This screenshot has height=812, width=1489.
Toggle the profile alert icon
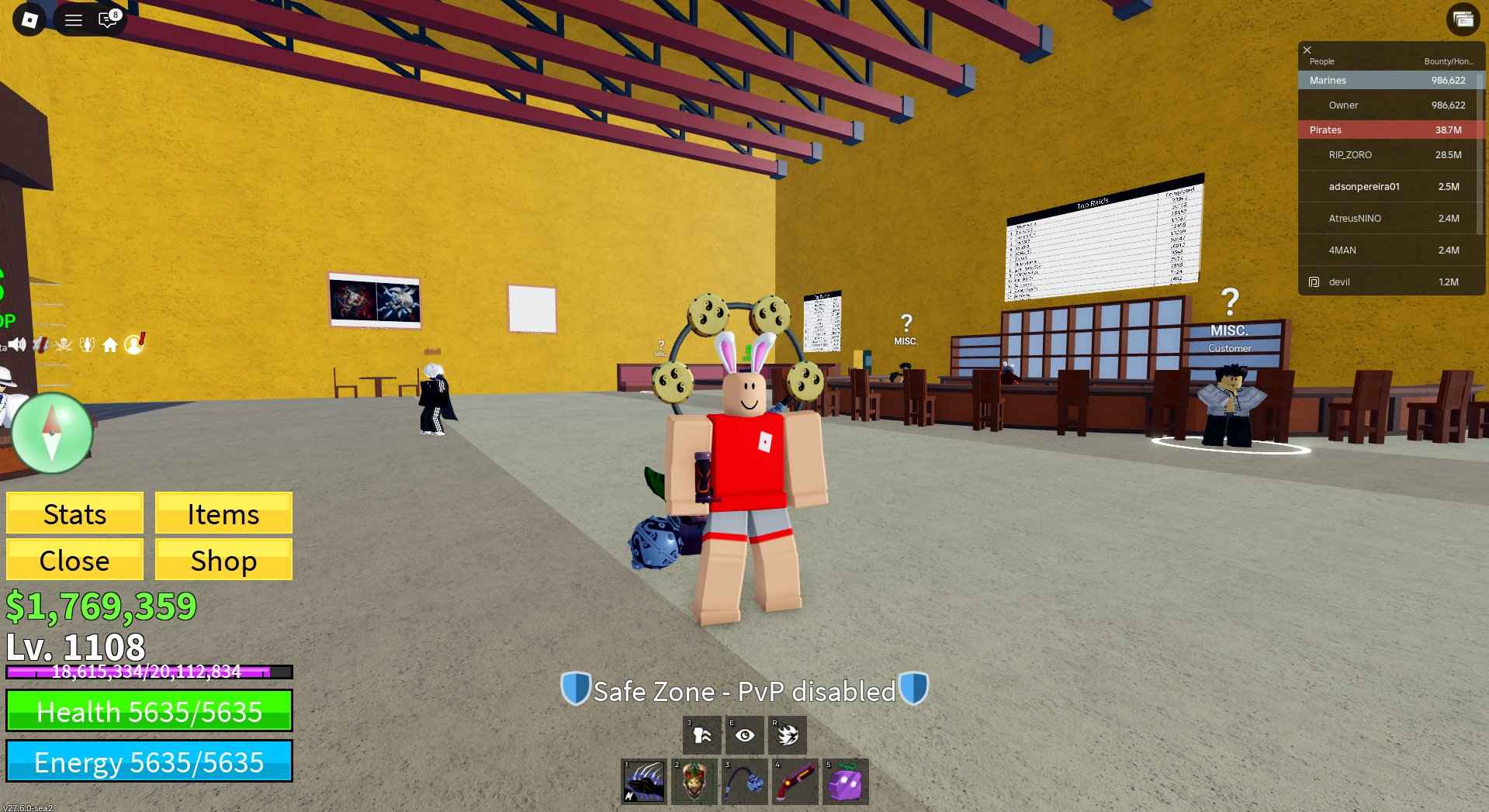click(x=134, y=345)
